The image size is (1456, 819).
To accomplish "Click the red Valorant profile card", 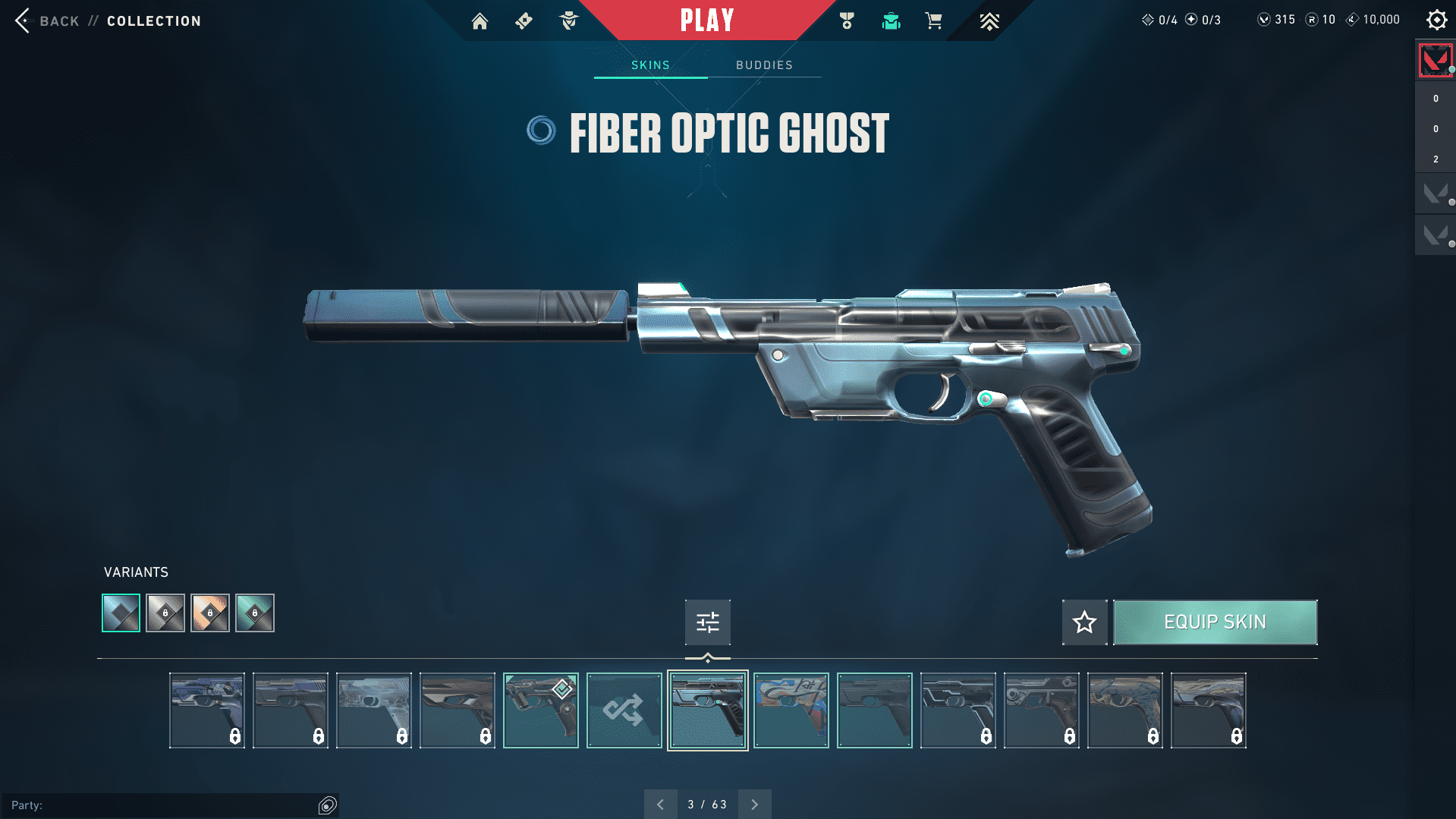I will [1435, 60].
